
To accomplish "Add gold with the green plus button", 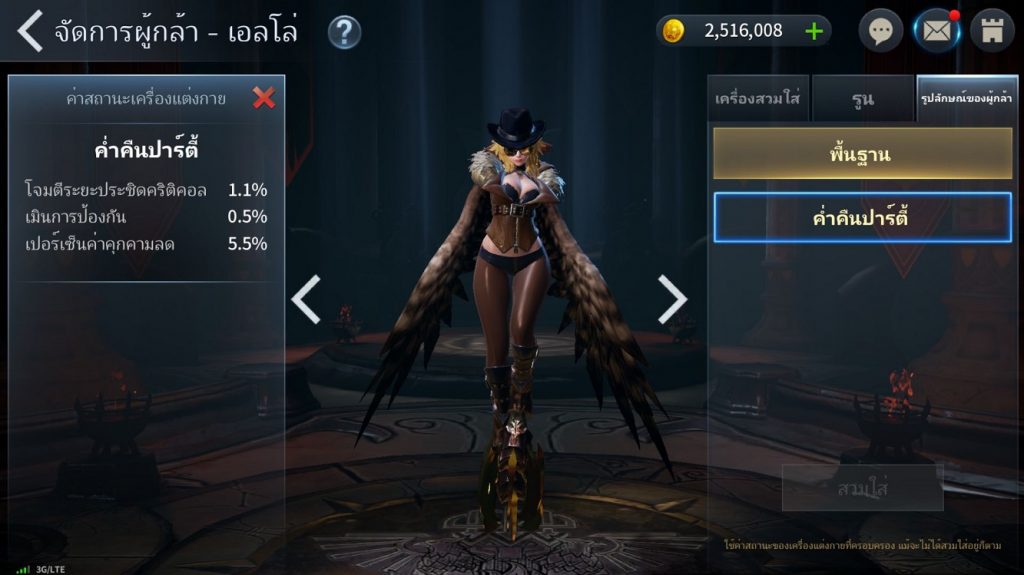I will tap(814, 31).
